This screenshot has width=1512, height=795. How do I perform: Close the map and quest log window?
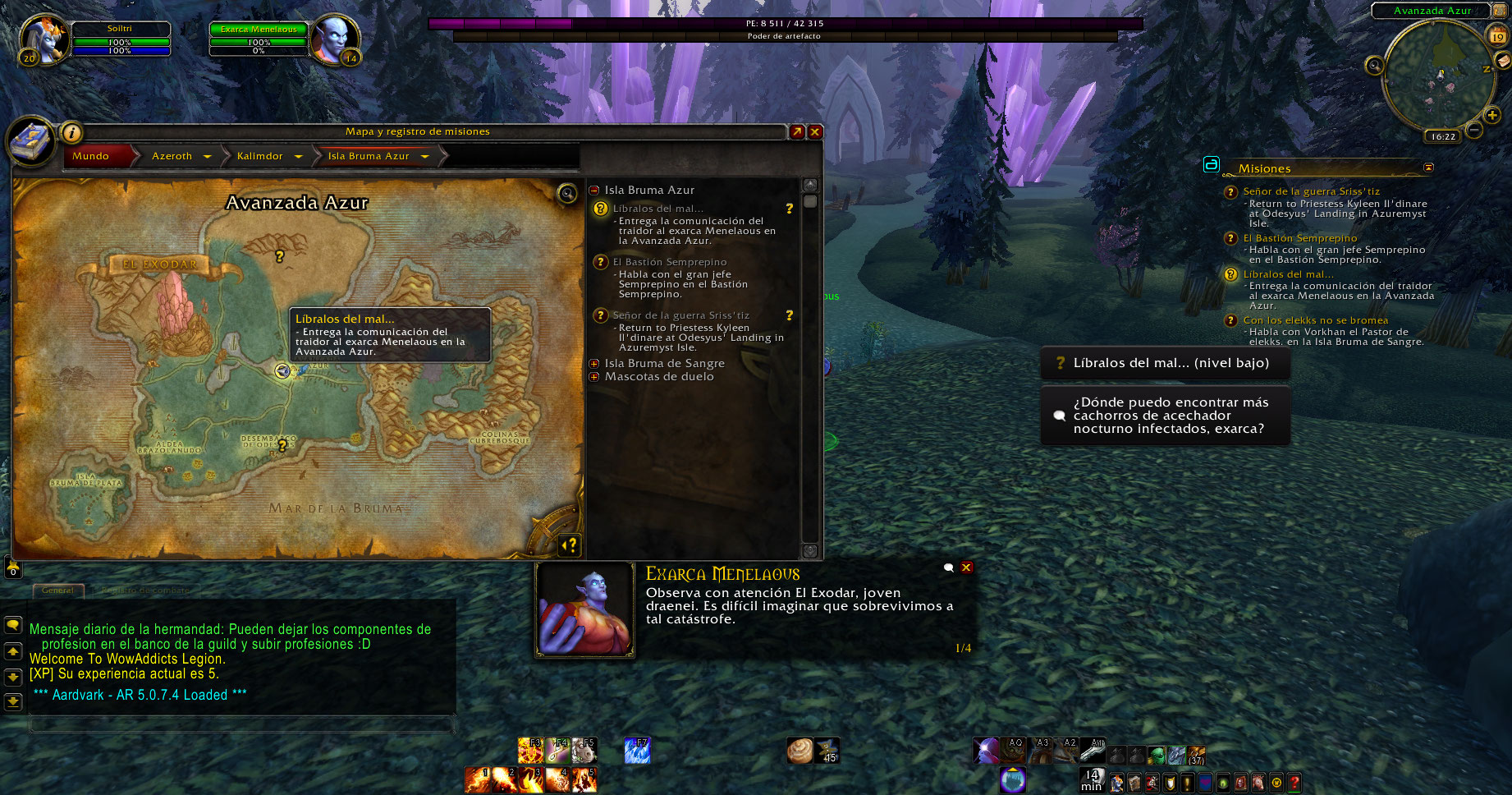pyautogui.click(x=815, y=131)
